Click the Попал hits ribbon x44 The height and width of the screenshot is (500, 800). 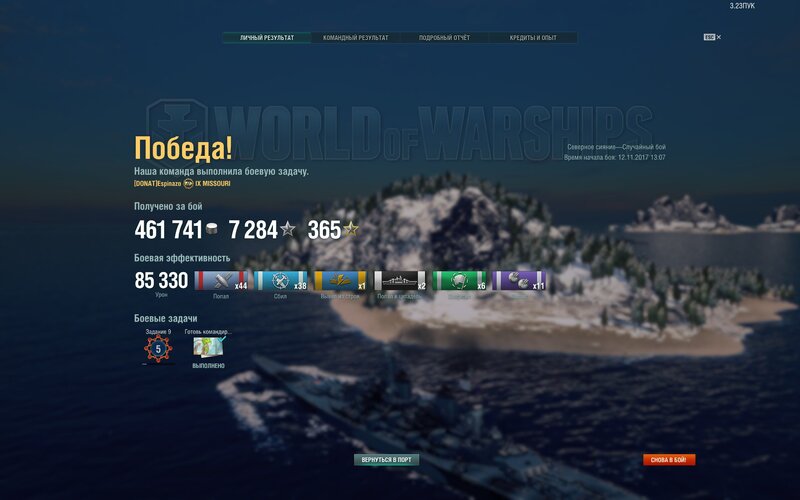click(221, 281)
